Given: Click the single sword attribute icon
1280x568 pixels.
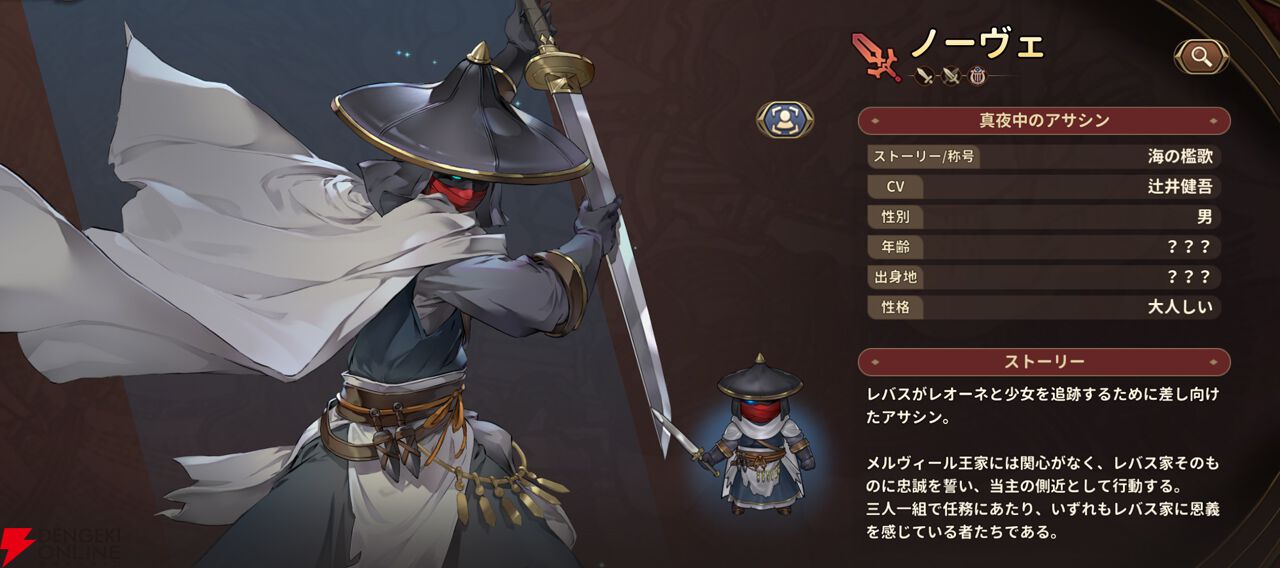Looking at the screenshot, I should tap(925, 76).
